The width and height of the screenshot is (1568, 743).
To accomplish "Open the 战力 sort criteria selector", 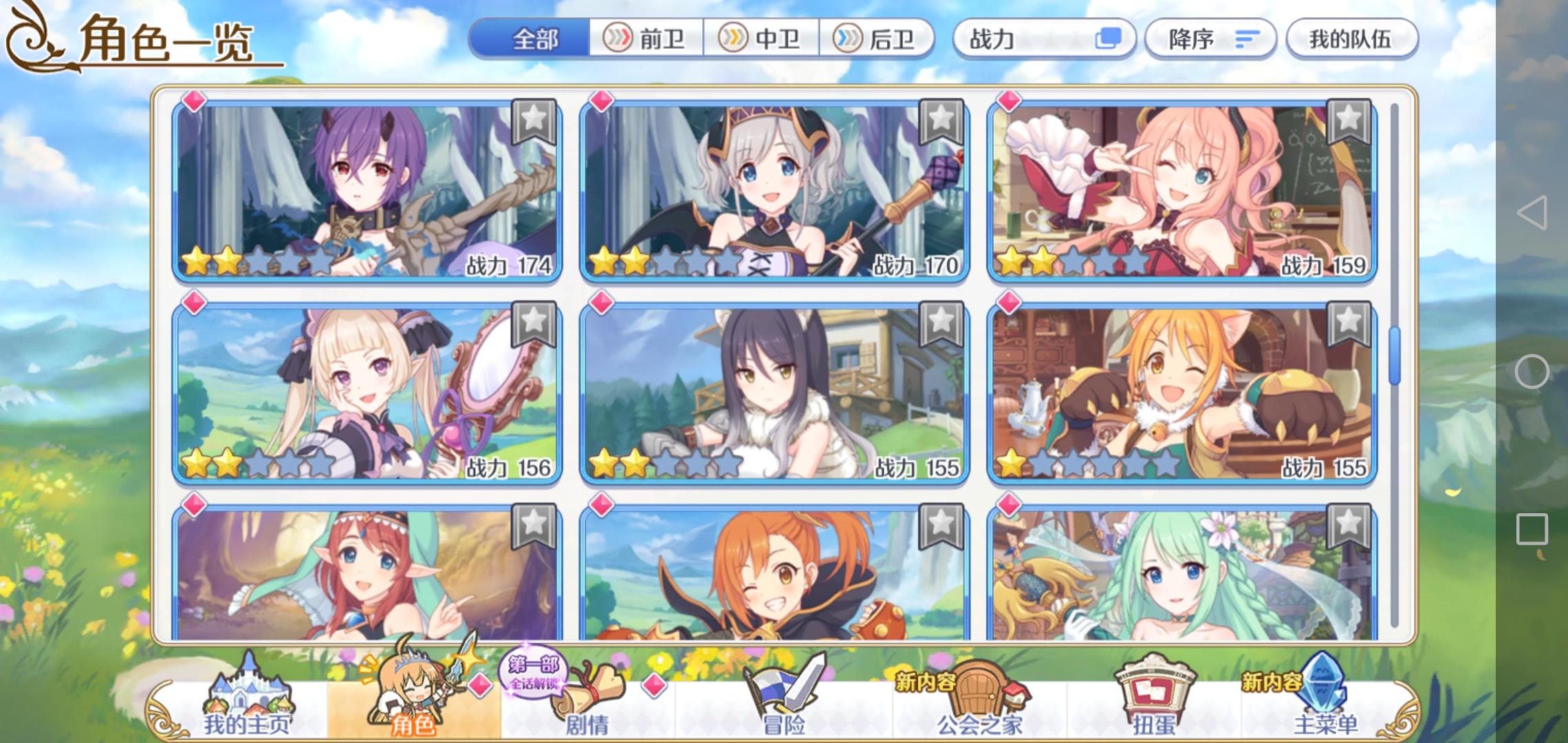I will (x=1045, y=39).
